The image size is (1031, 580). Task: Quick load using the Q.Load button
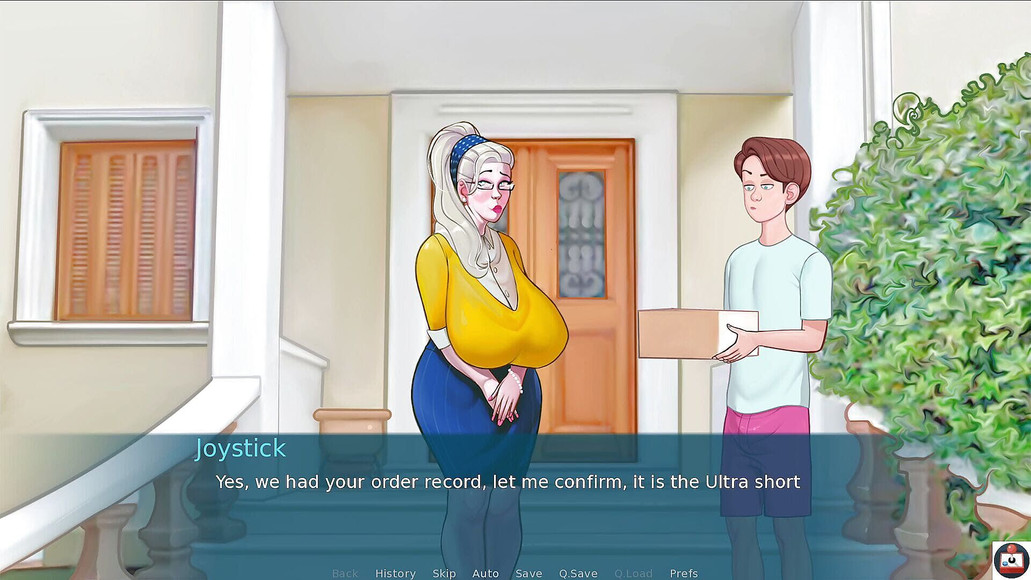click(x=633, y=573)
